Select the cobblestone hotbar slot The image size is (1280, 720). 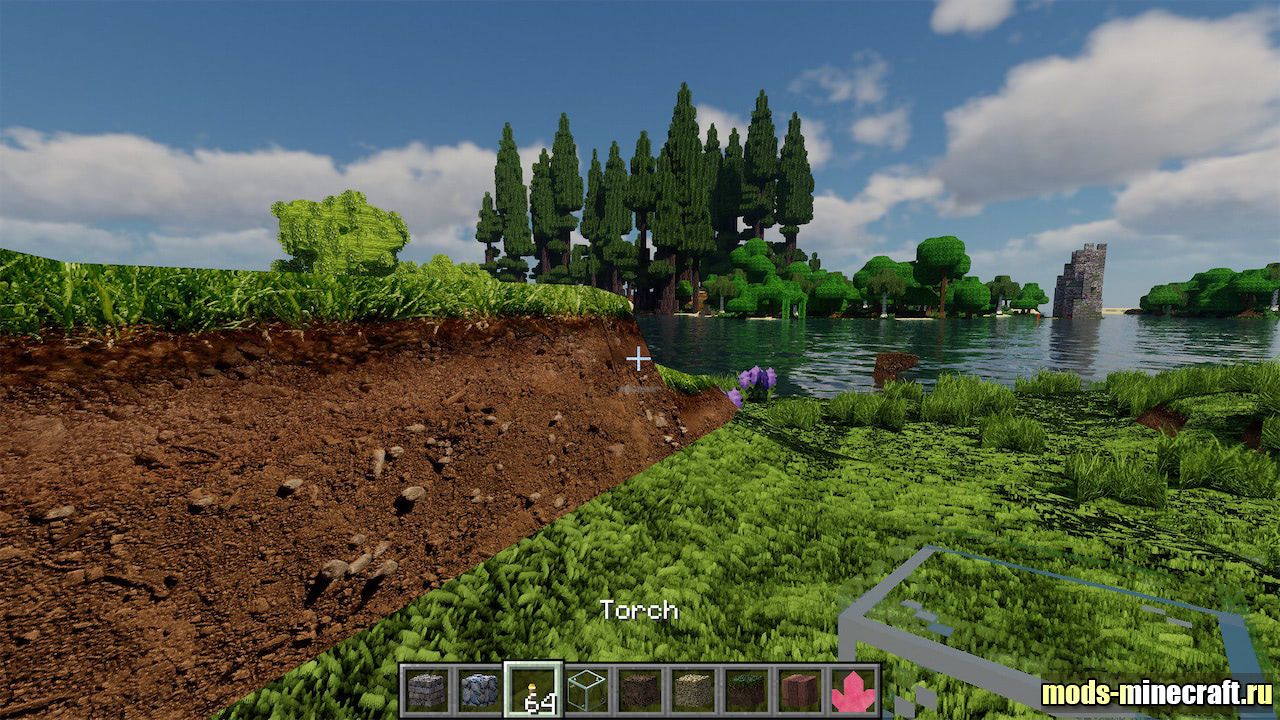[480, 690]
